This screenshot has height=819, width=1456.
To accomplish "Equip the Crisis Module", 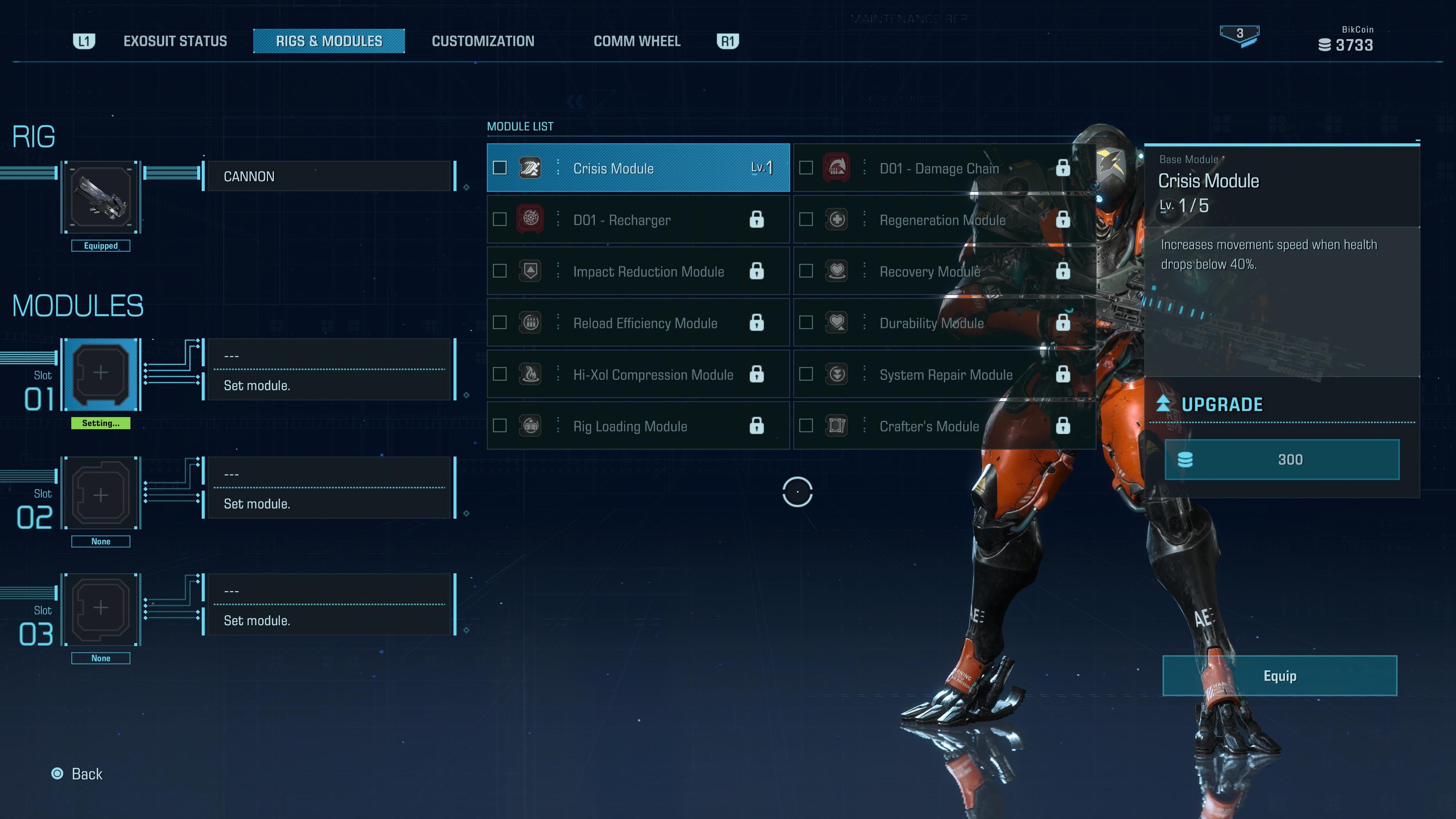I will click(1280, 675).
